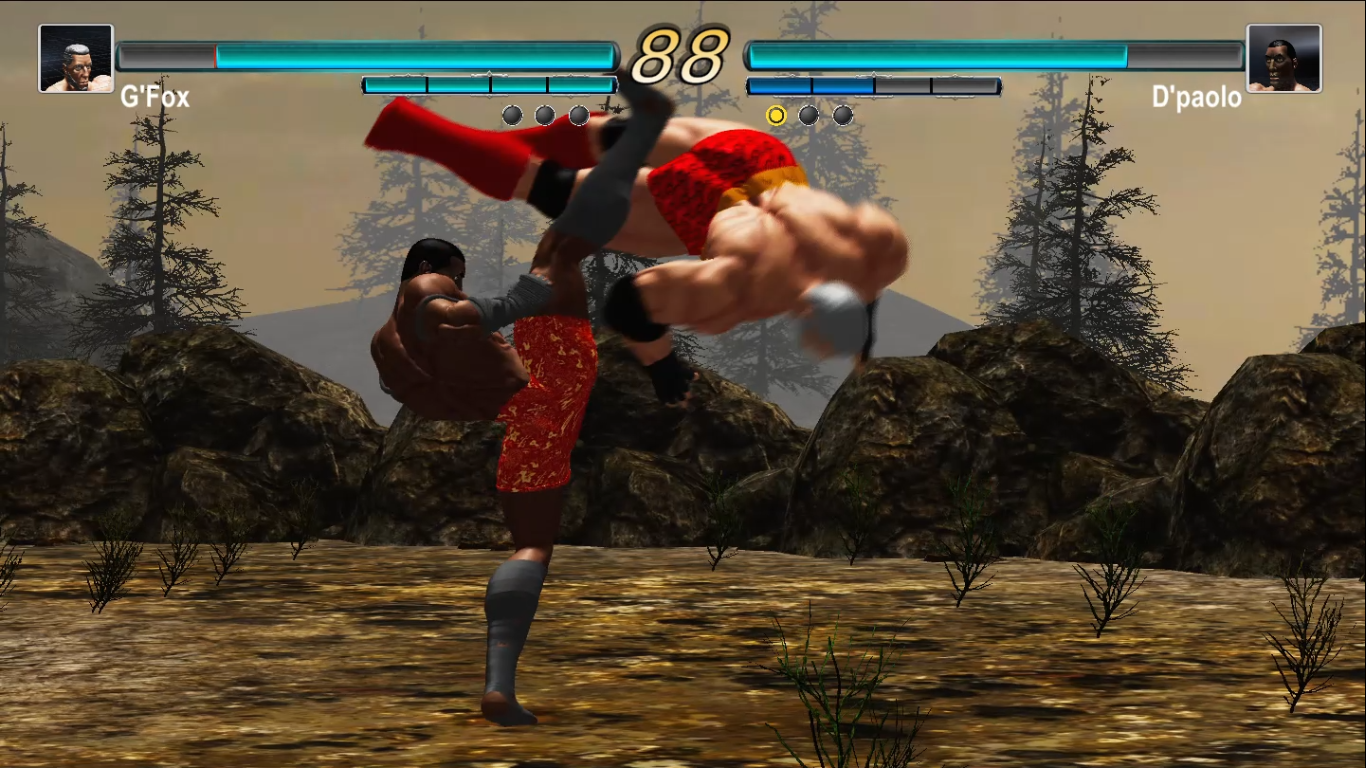Click G'Fox's teal health bar
Image resolution: width=1366 pixels, height=768 pixels.
tap(420, 56)
